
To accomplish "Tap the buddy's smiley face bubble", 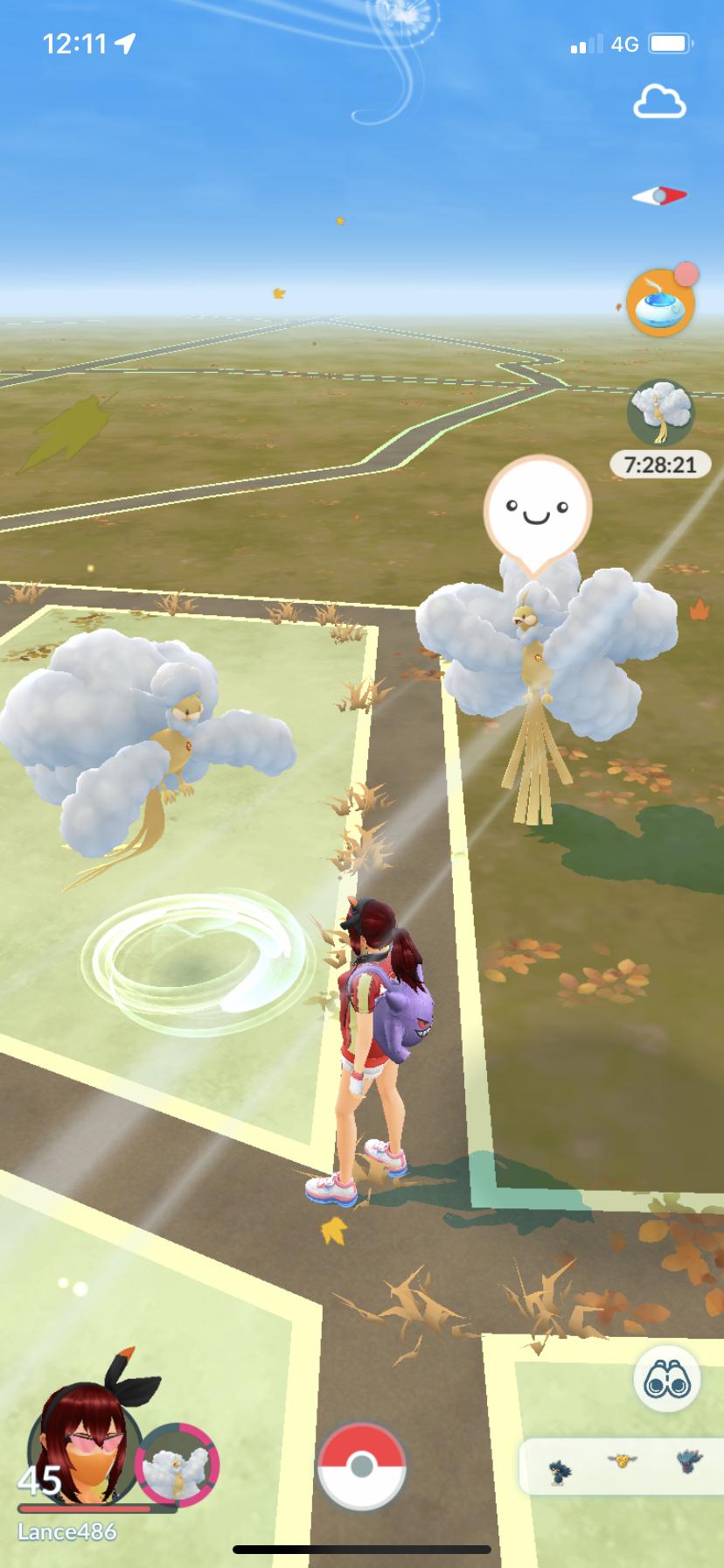I will click(538, 509).
